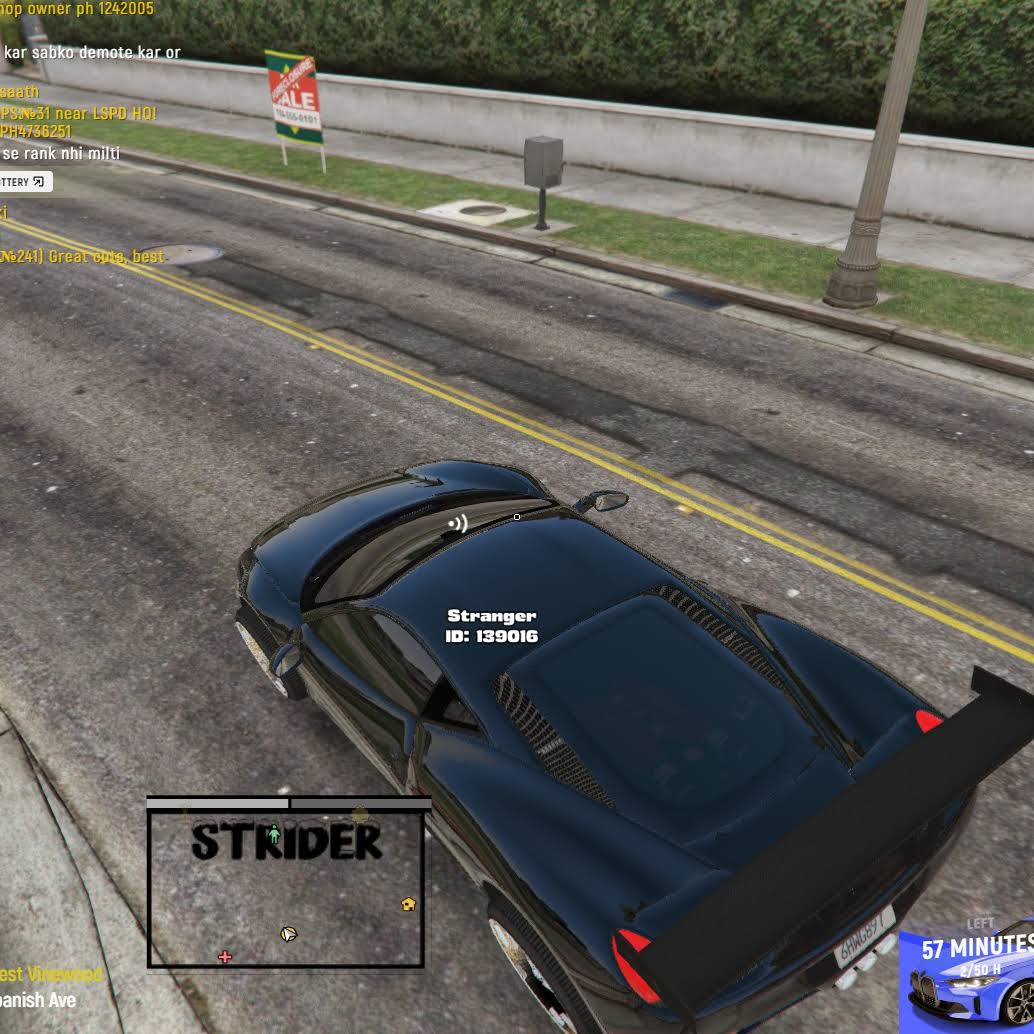This screenshot has height=1034, width=1034.
Task: Select the yellow house marker on minimap
Action: click(x=408, y=904)
